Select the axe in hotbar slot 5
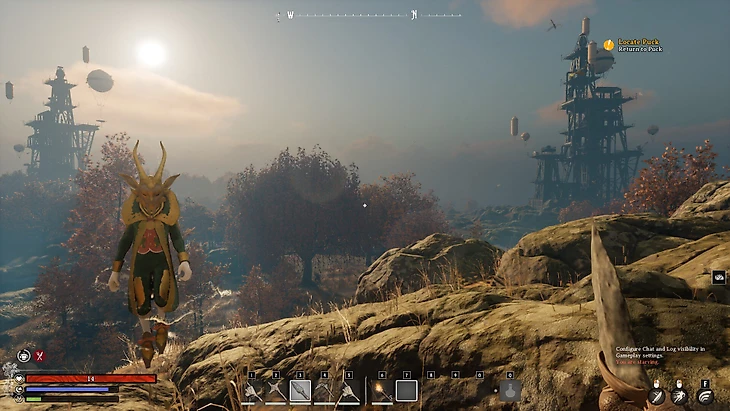This screenshot has height=411, width=730. point(348,391)
